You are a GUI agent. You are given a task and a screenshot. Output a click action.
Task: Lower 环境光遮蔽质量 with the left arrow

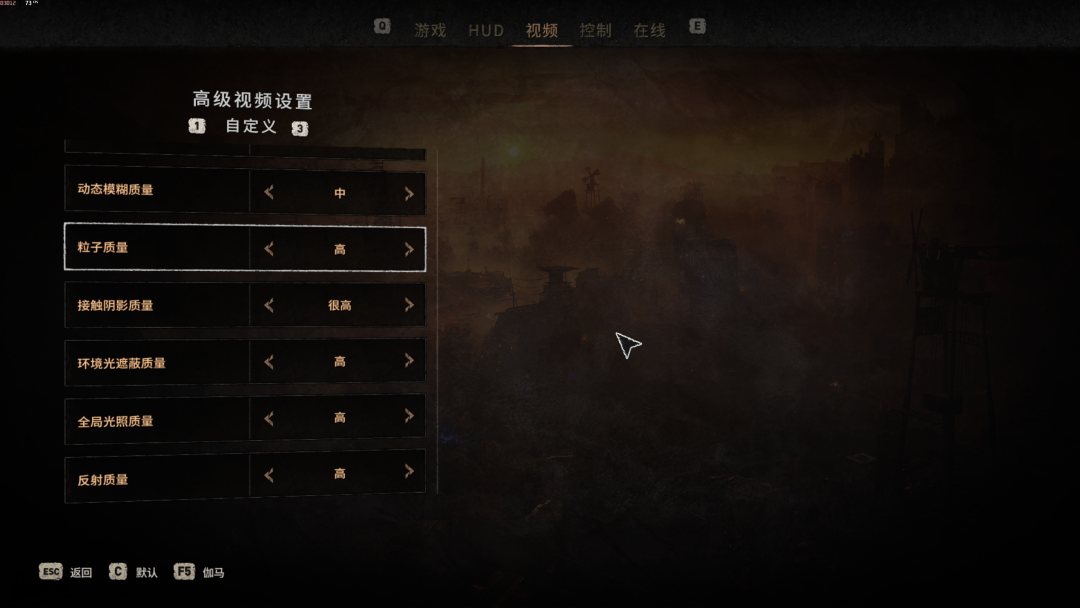coord(269,362)
